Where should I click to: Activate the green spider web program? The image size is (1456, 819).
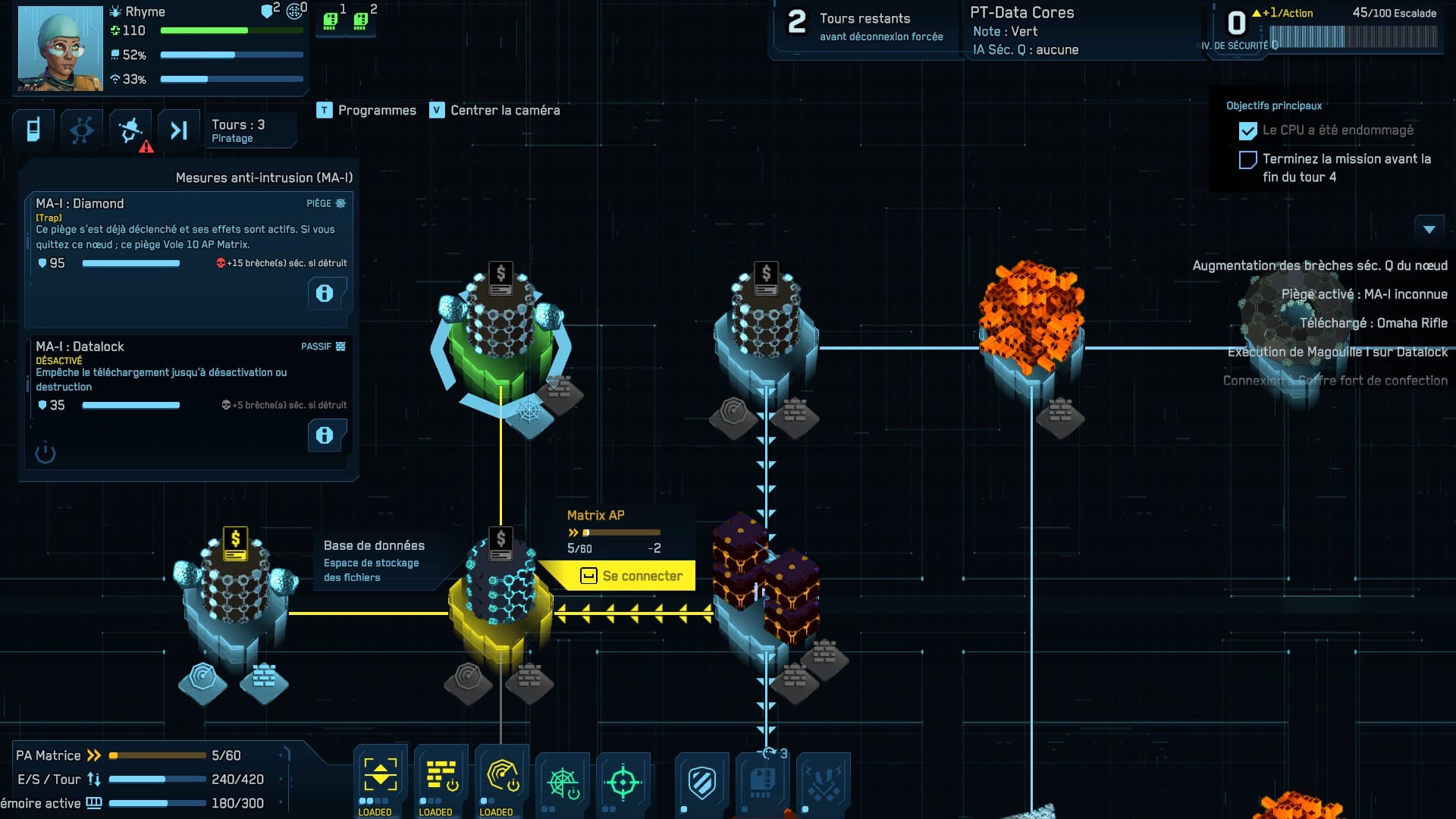click(x=563, y=783)
